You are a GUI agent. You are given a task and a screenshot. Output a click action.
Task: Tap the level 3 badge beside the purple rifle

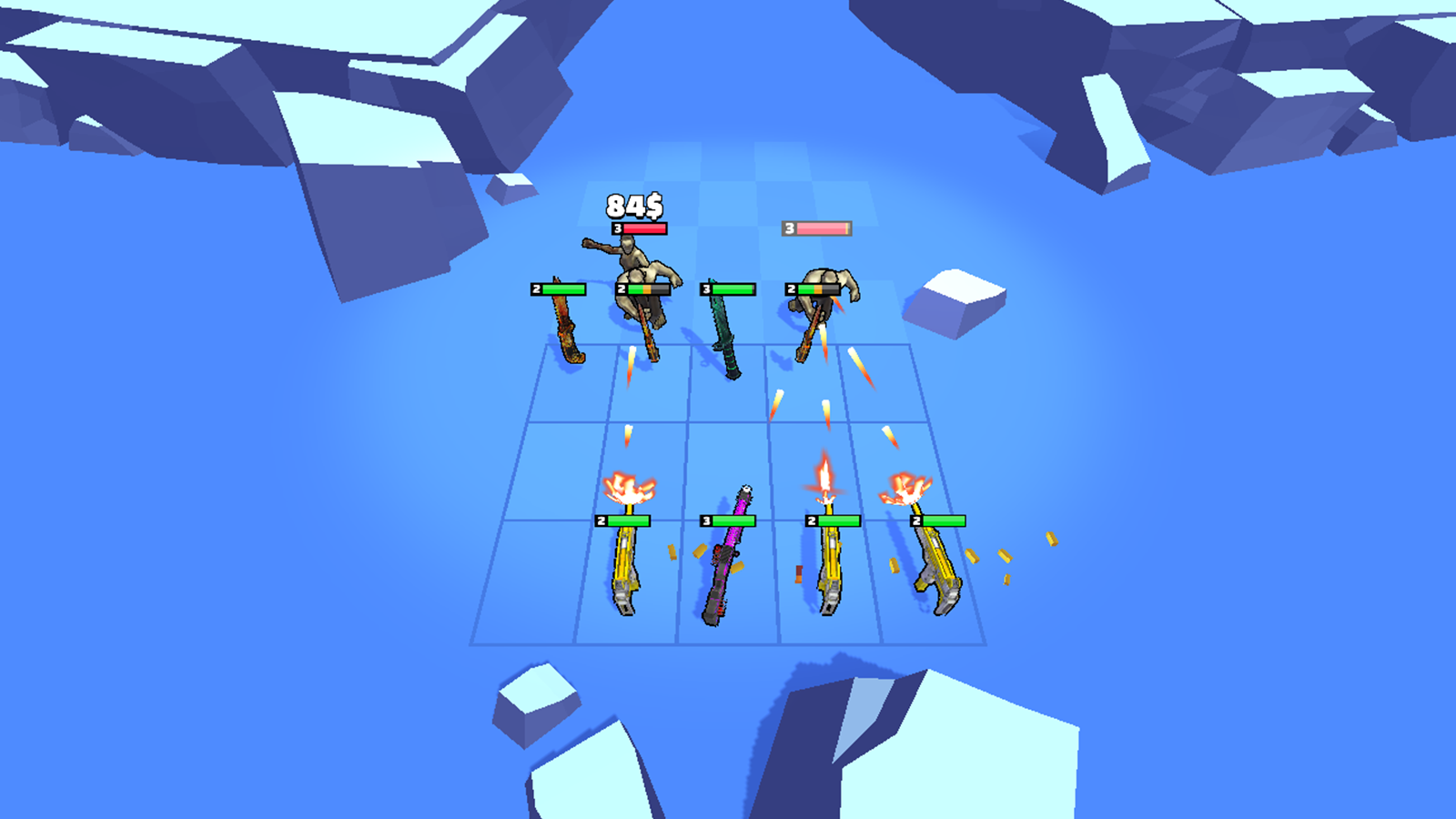(706, 522)
